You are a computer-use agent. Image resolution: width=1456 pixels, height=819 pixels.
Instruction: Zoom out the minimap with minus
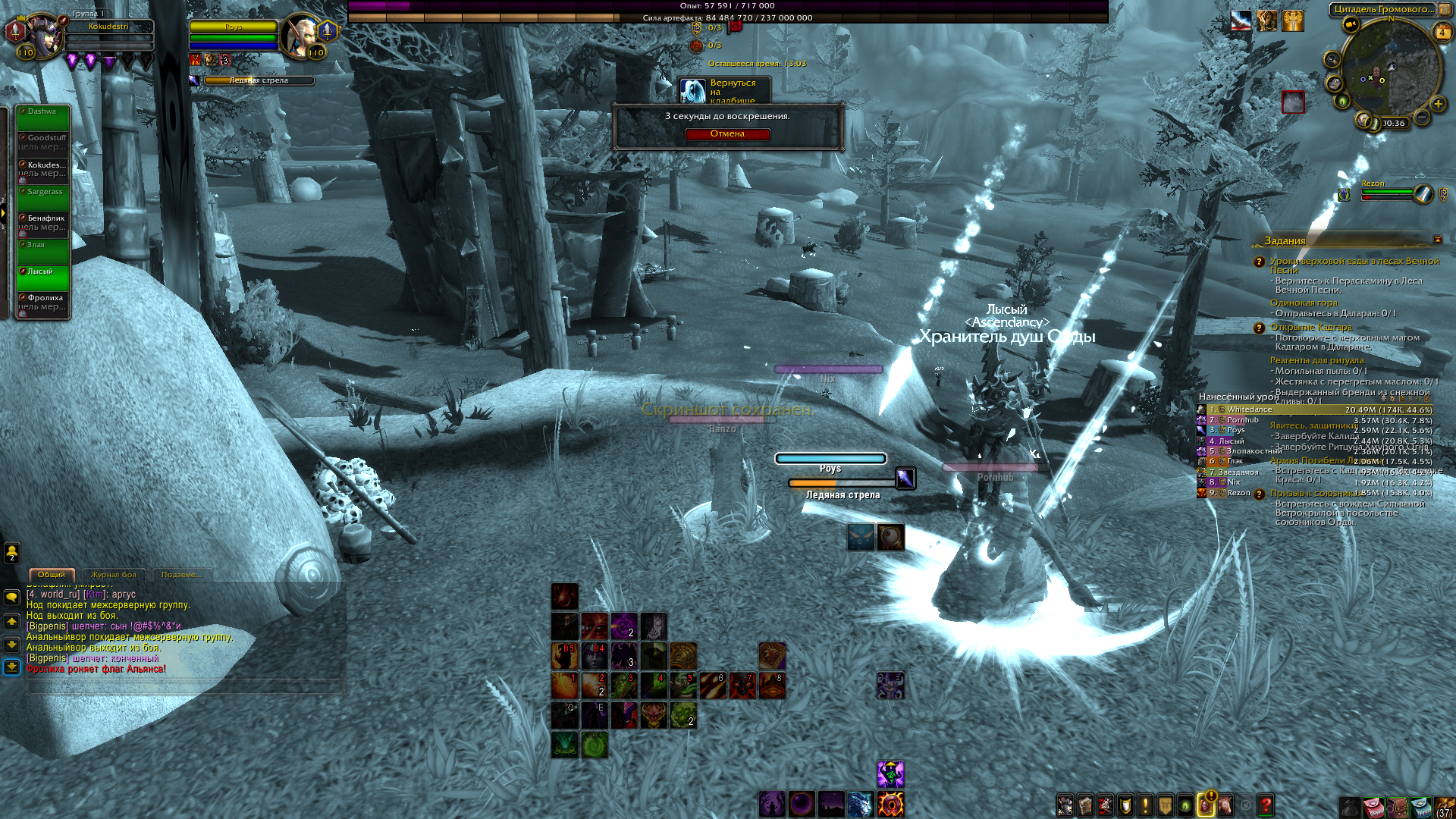point(1422,118)
